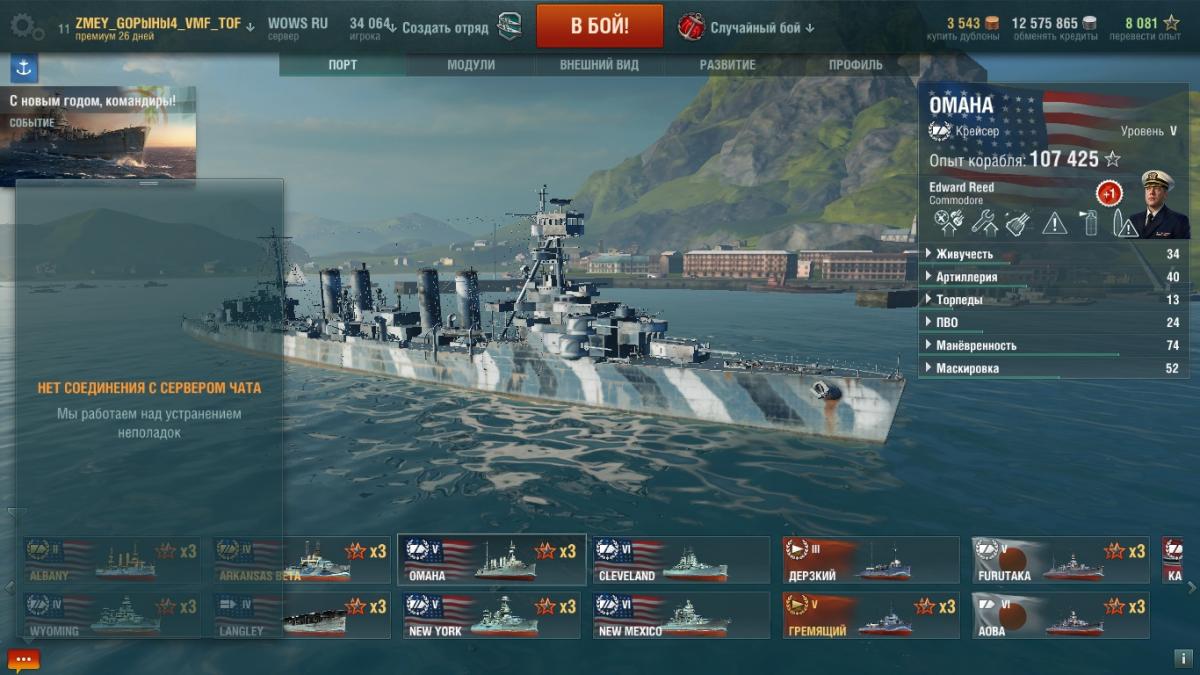1200x675 pixels.
Task: Select the New York ship tile
Action: coord(490,615)
